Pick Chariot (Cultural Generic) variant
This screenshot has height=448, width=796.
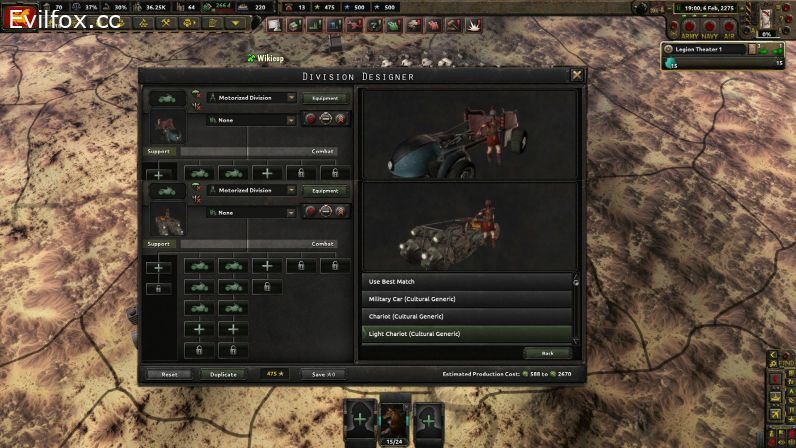[x=467, y=316]
